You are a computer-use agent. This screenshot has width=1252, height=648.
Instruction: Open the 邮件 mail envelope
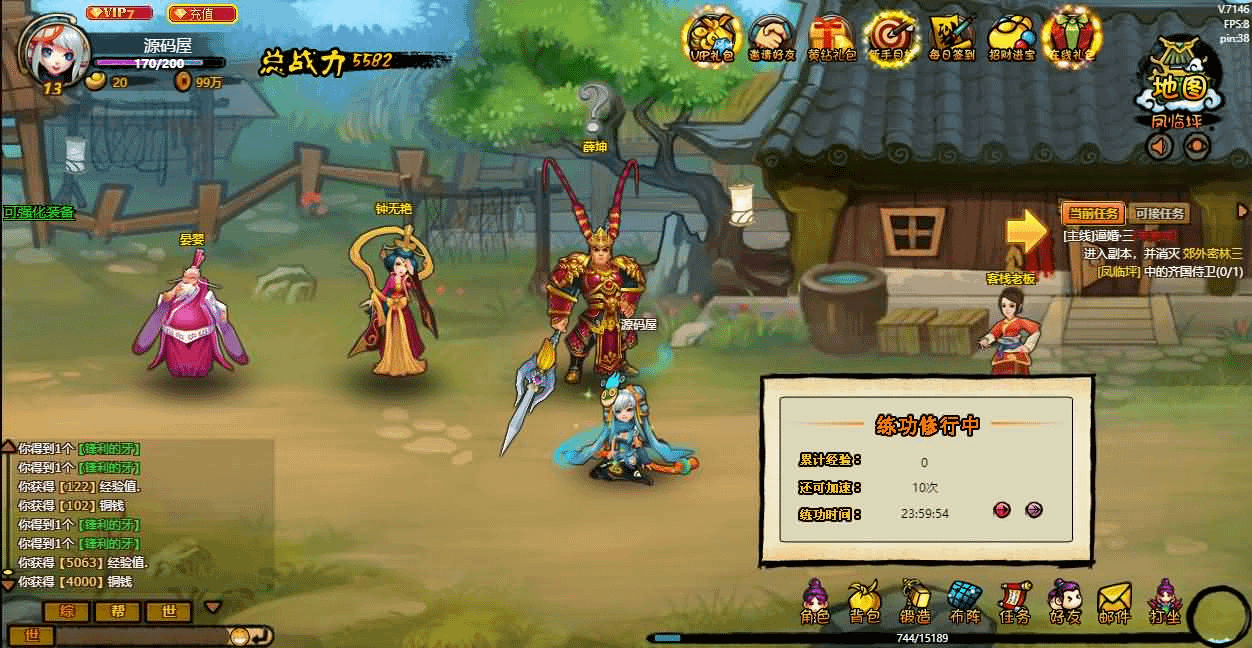point(1113,603)
